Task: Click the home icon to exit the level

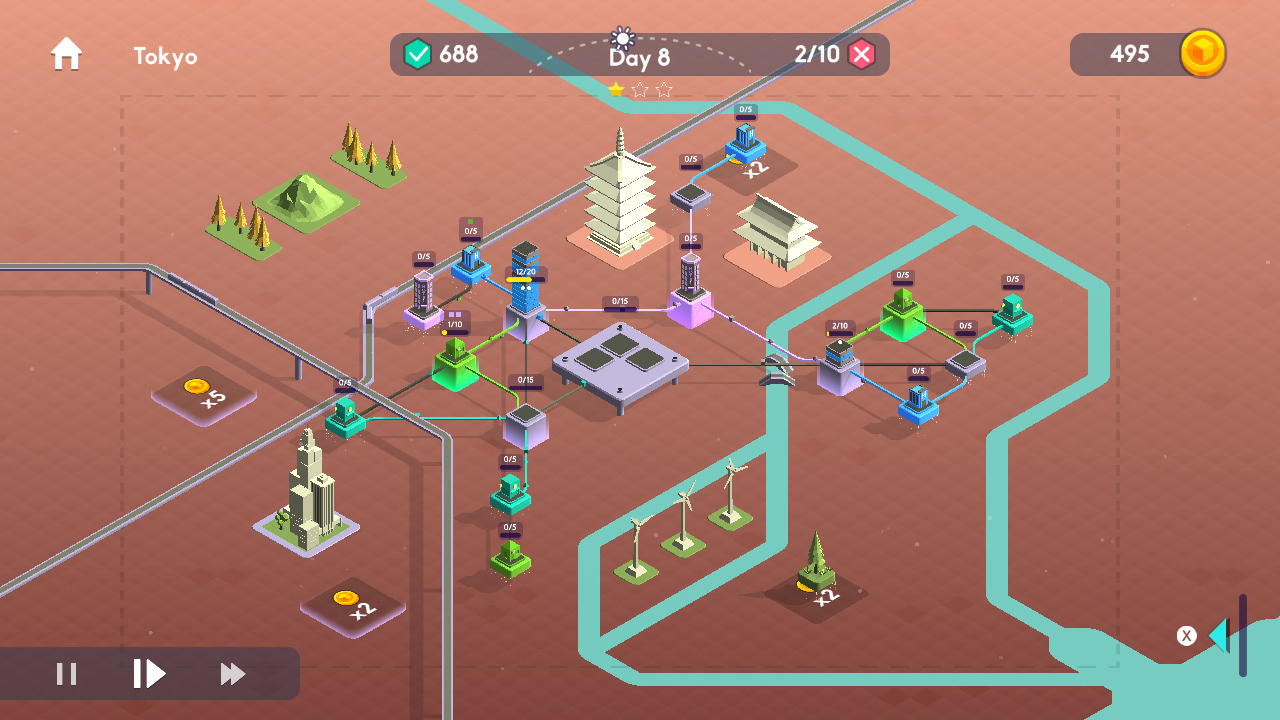Action: [66, 54]
